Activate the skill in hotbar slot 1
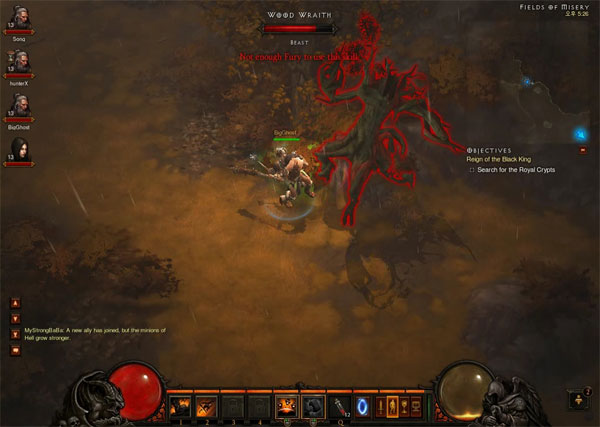Screen dimensions: 600x427 [x=182, y=406]
